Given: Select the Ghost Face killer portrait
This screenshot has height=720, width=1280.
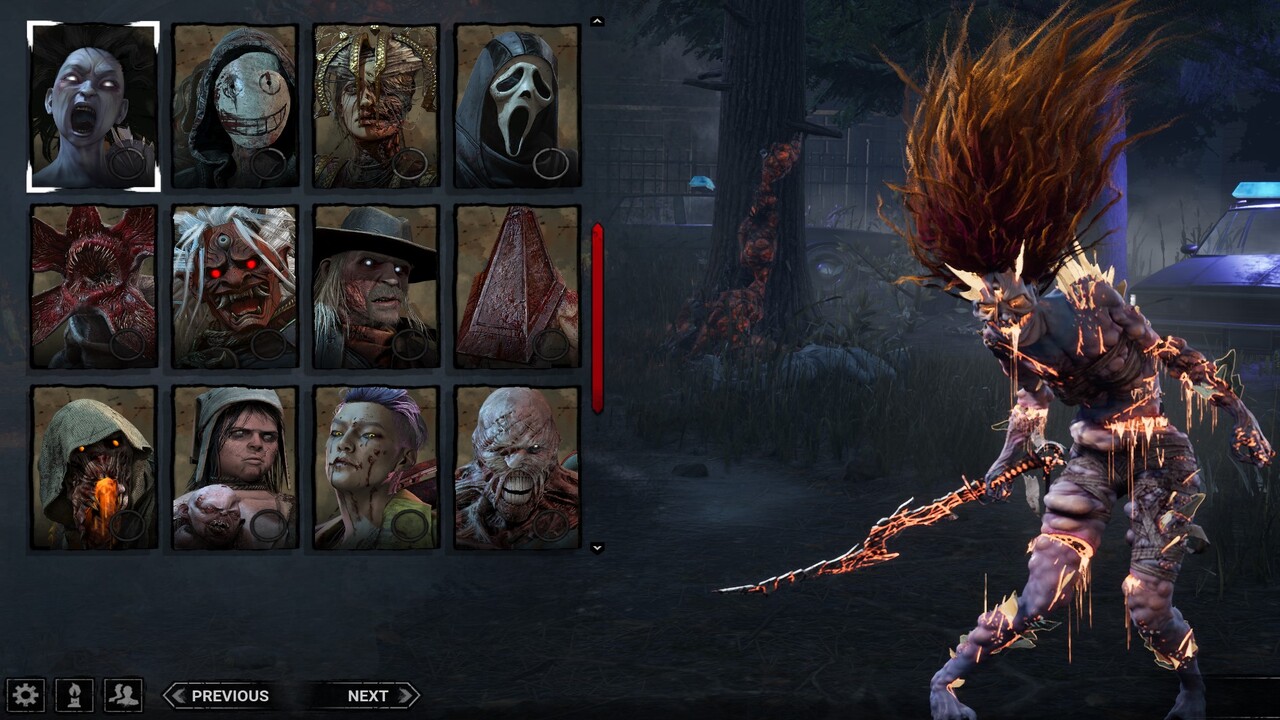Looking at the screenshot, I should (x=510, y=104).
